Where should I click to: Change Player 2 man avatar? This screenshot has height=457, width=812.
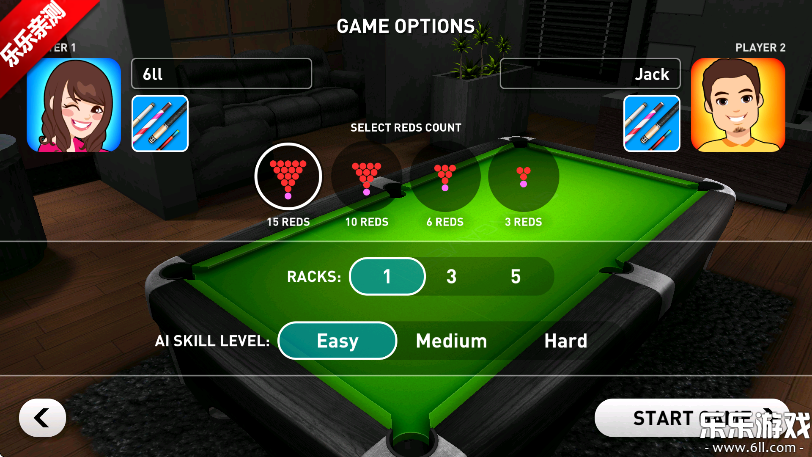tap(738, 104)
